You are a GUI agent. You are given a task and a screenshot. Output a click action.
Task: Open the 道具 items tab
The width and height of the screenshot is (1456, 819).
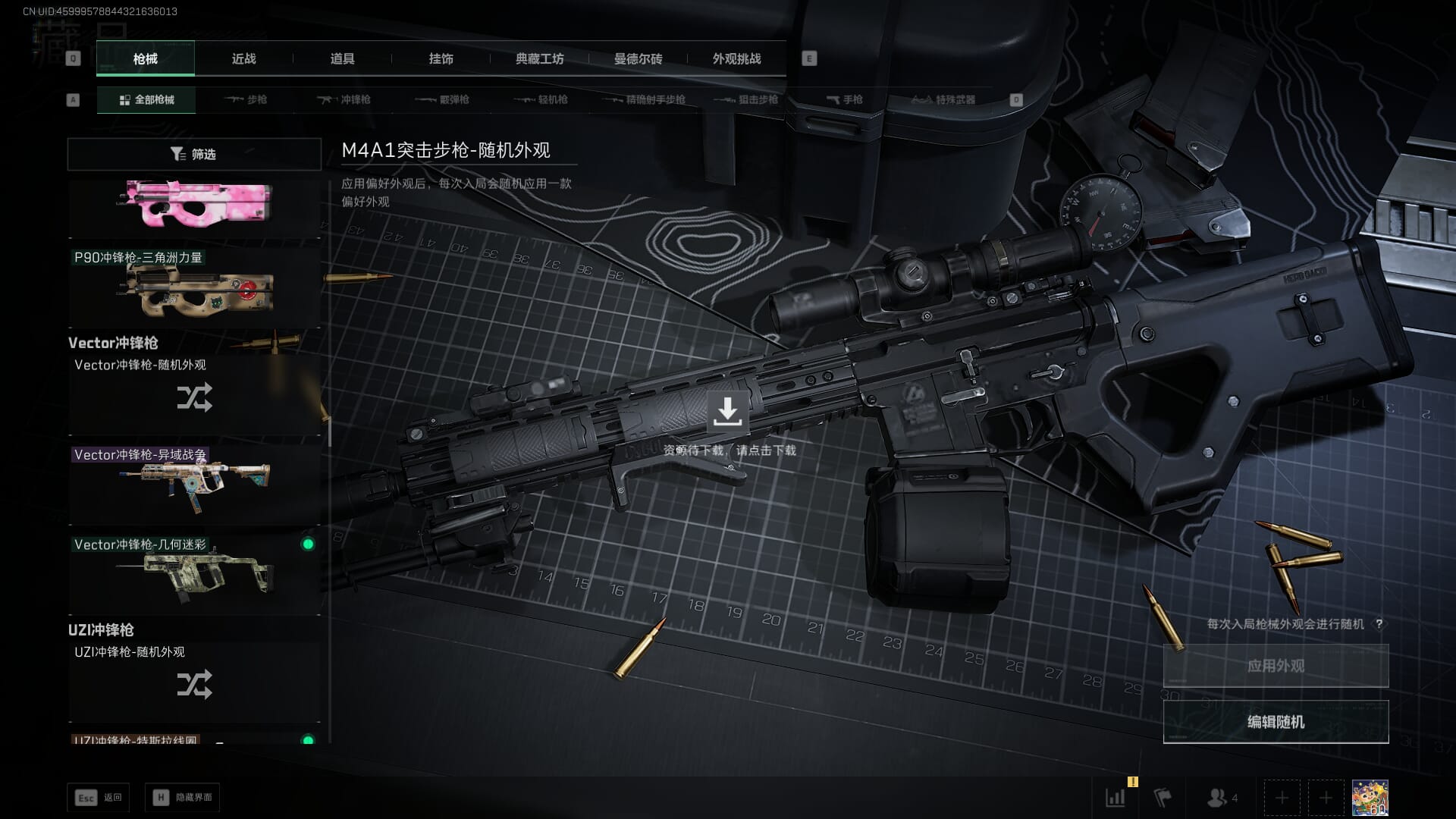pos(342,59)
